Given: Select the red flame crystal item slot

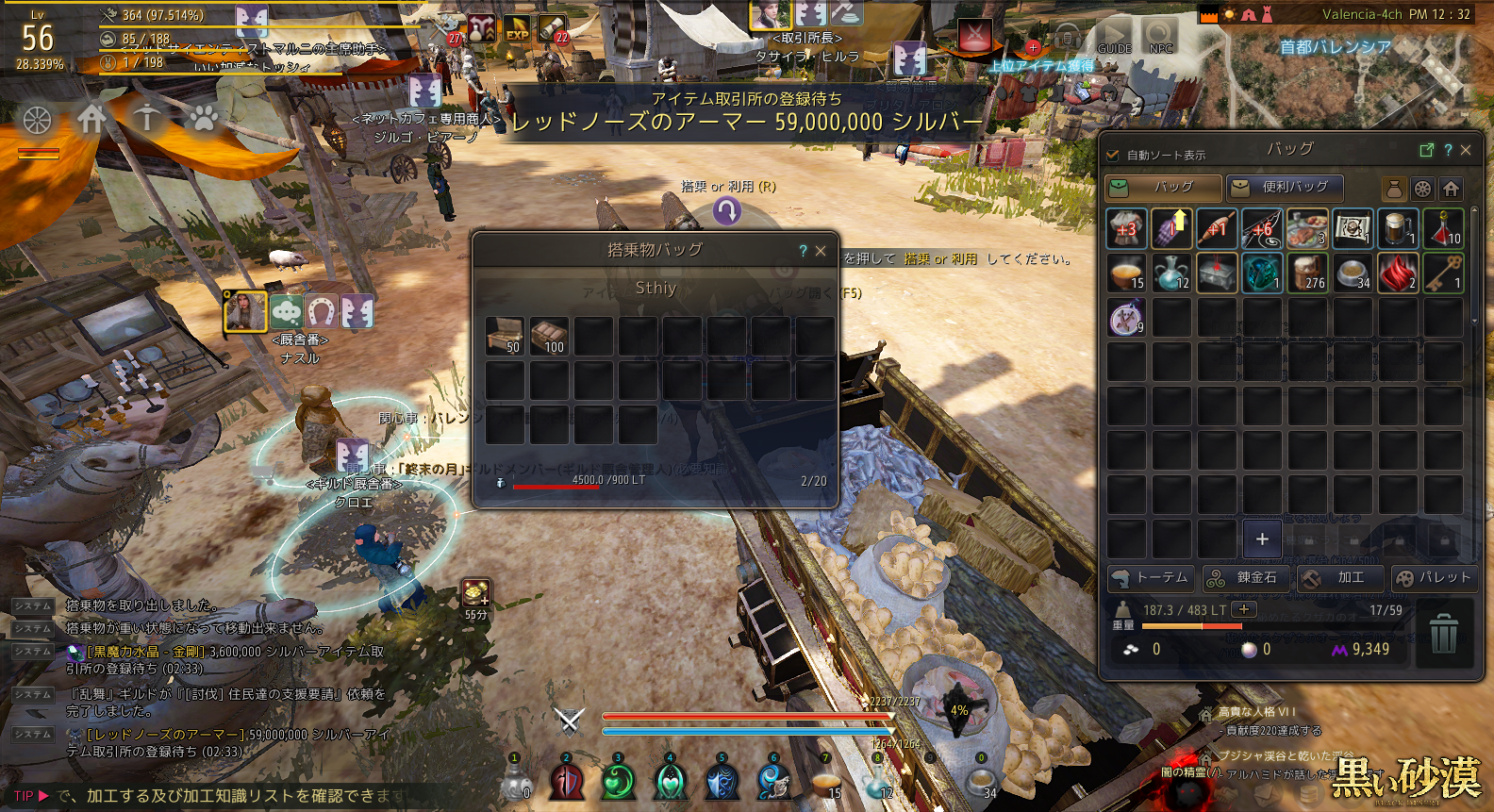Looking at the screenshot, I should (x=1398, y=273).
